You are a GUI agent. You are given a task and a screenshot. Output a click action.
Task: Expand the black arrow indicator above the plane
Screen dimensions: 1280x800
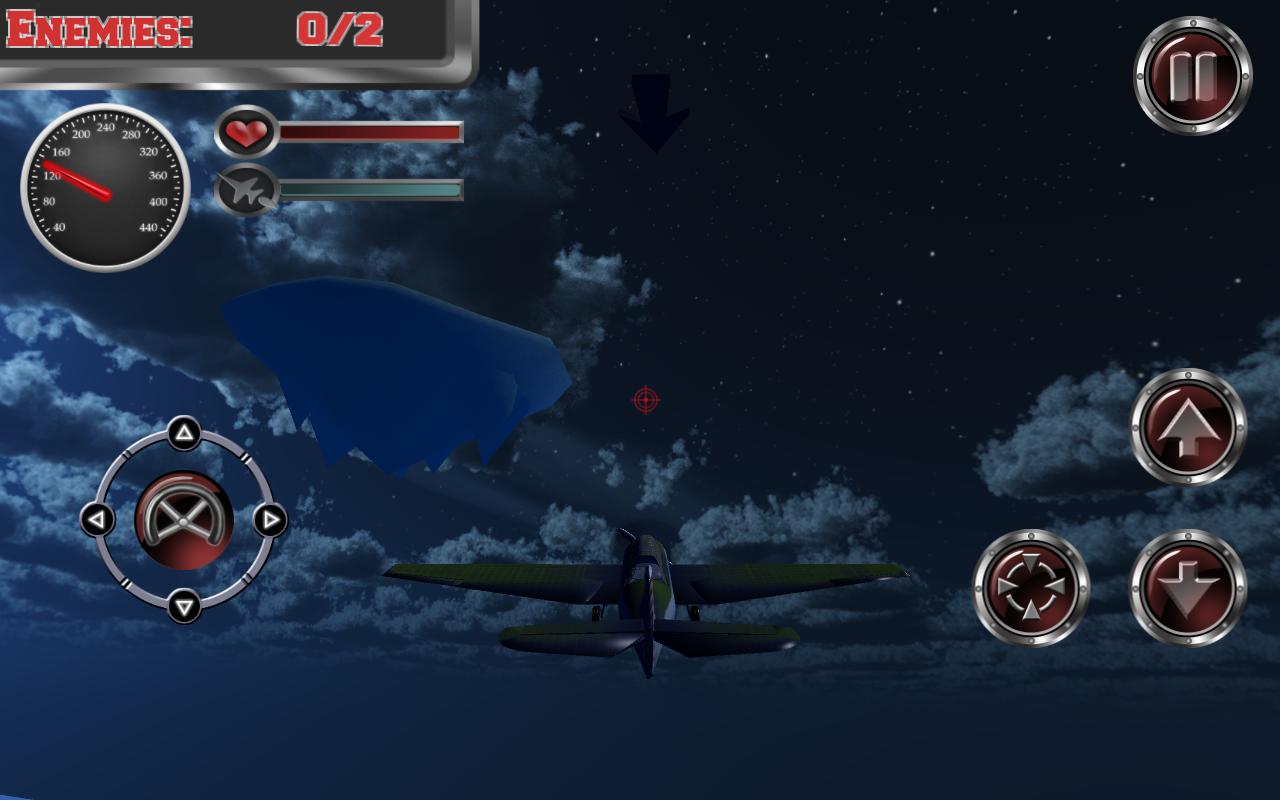tap(655, 110)
